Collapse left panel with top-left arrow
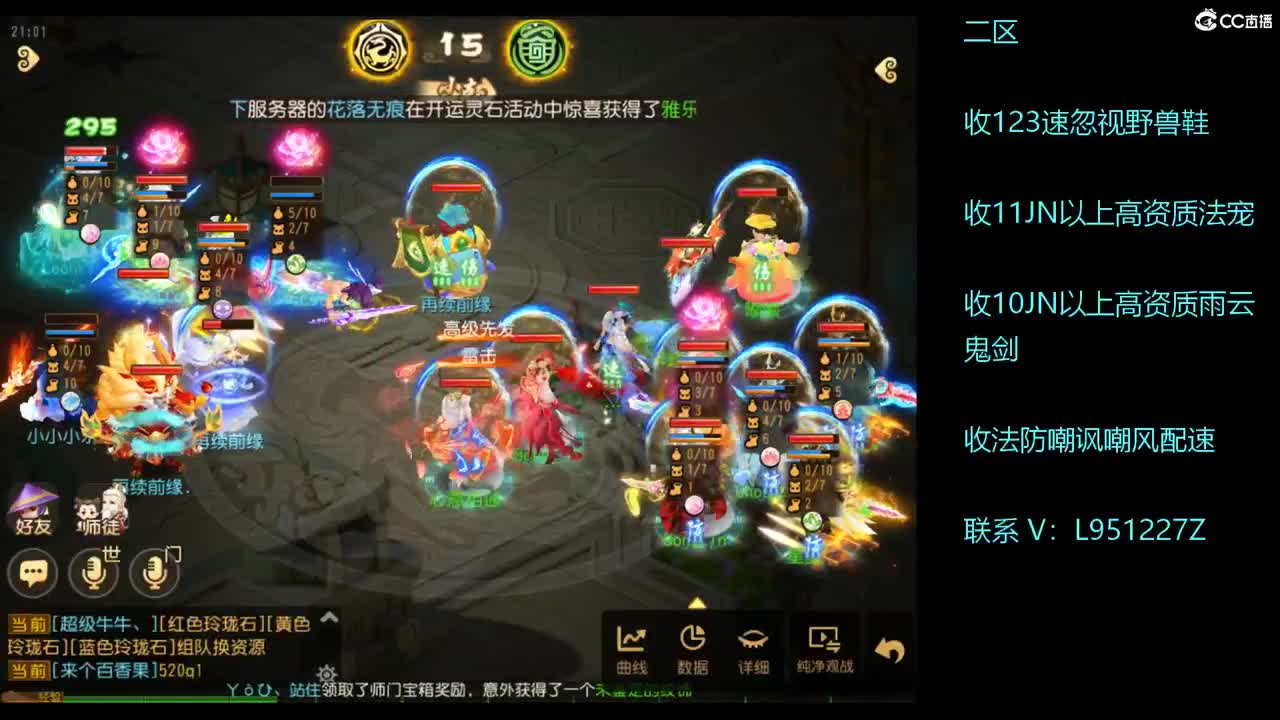This screenshot has width=1280, height=720. pos(30,59)
